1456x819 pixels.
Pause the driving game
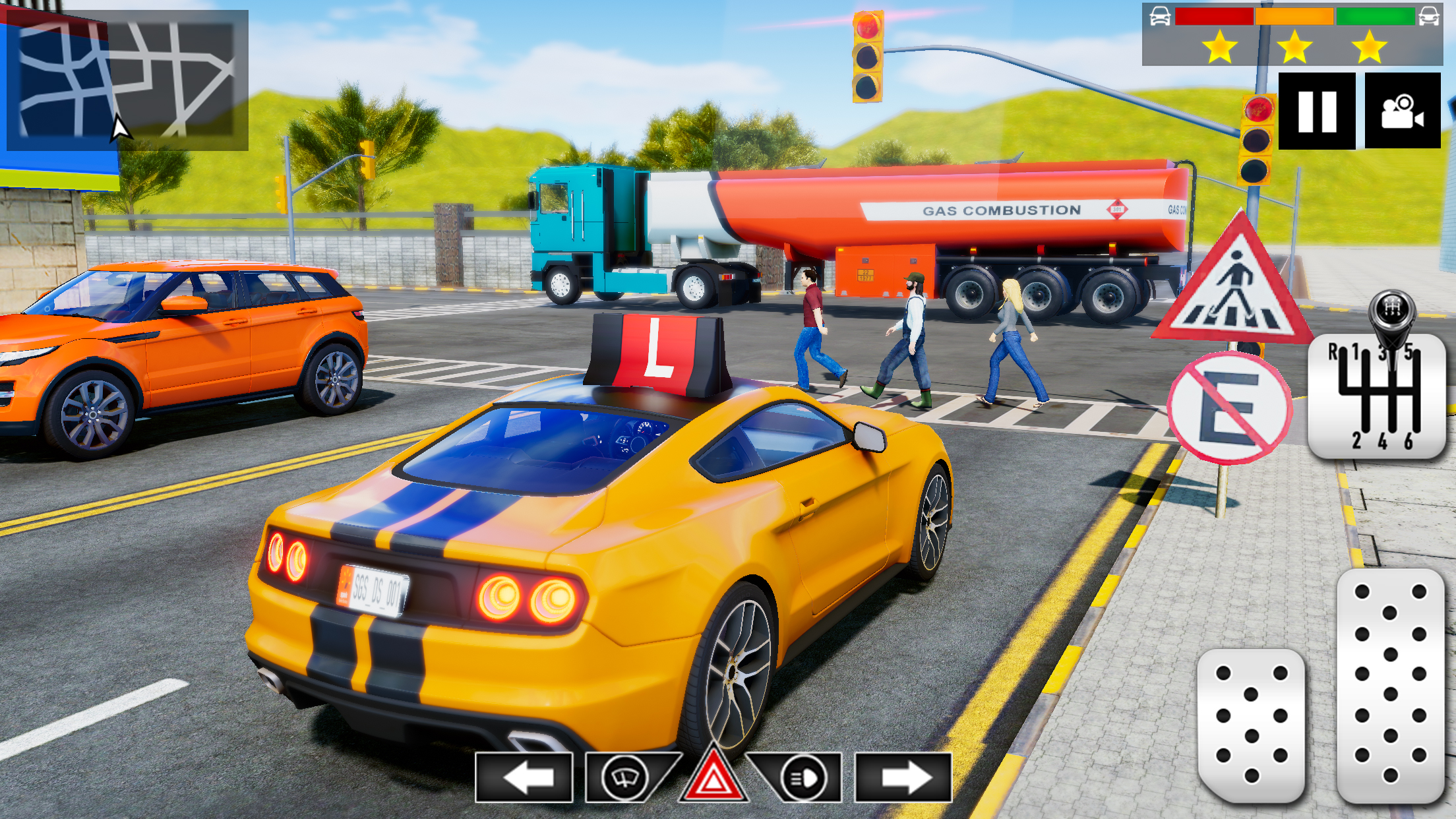pos(1316,111)
